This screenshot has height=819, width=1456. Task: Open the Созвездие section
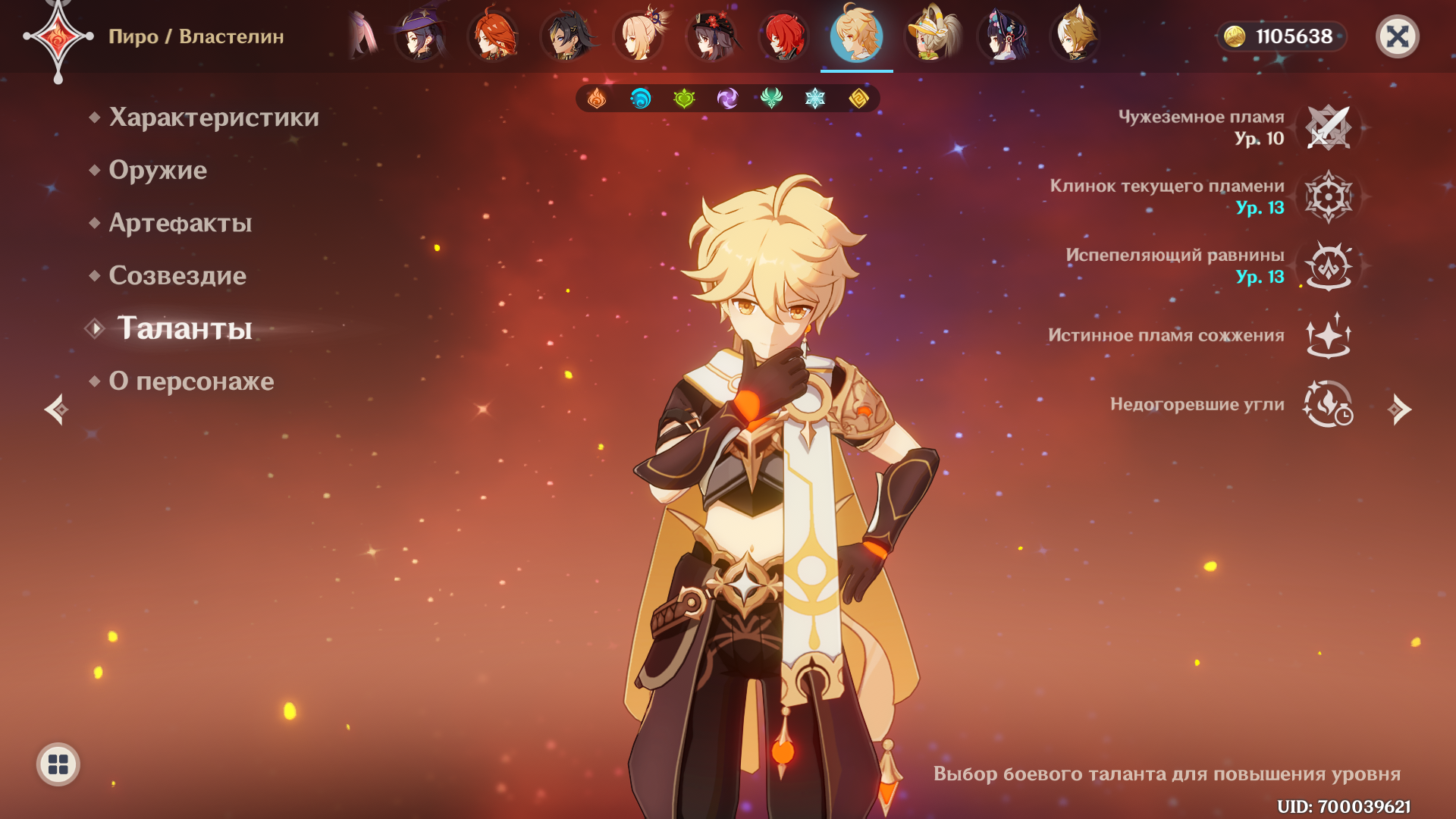click(x=177, y=276)
